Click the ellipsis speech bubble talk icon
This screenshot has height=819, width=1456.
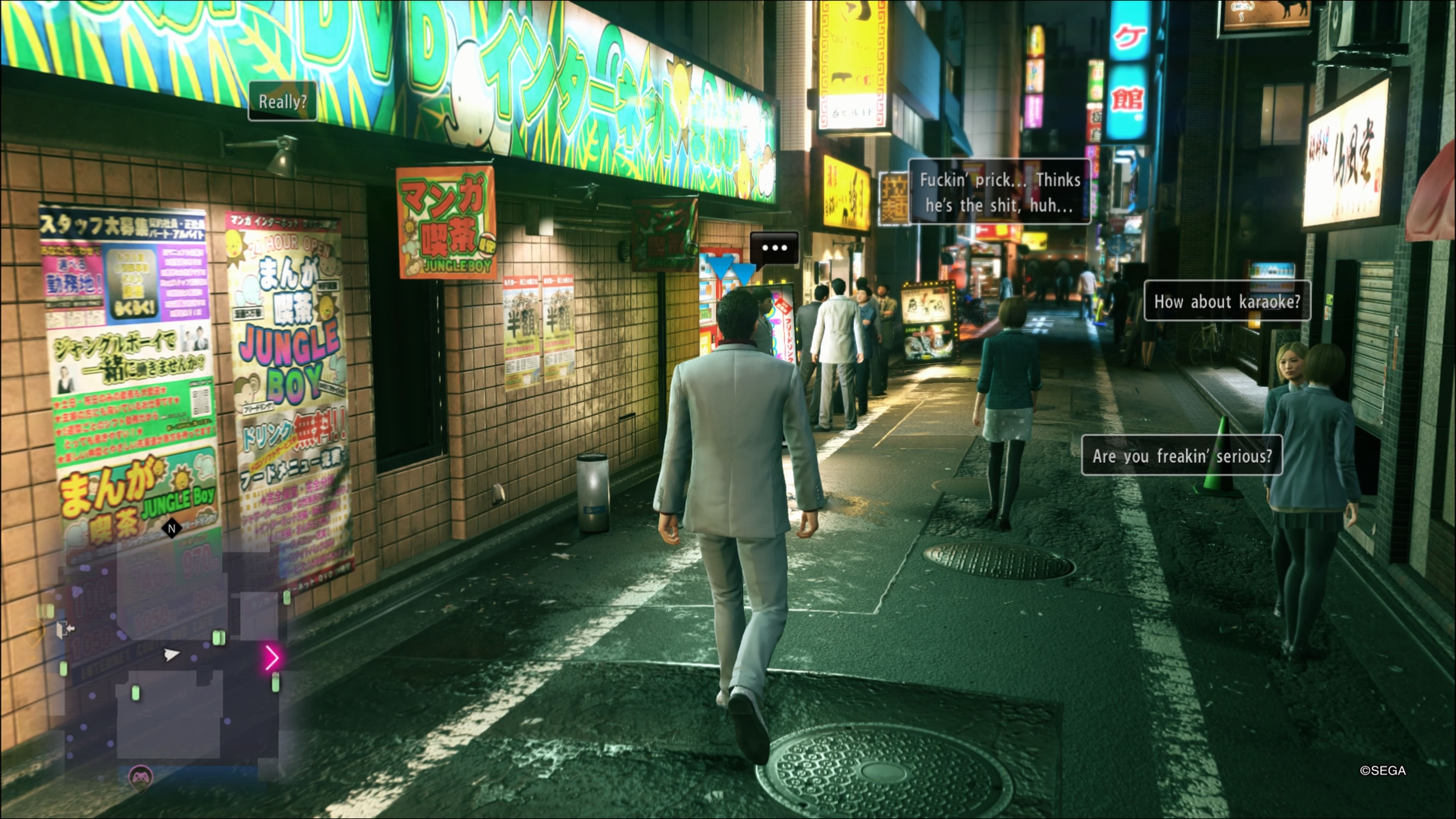(774, 248)
